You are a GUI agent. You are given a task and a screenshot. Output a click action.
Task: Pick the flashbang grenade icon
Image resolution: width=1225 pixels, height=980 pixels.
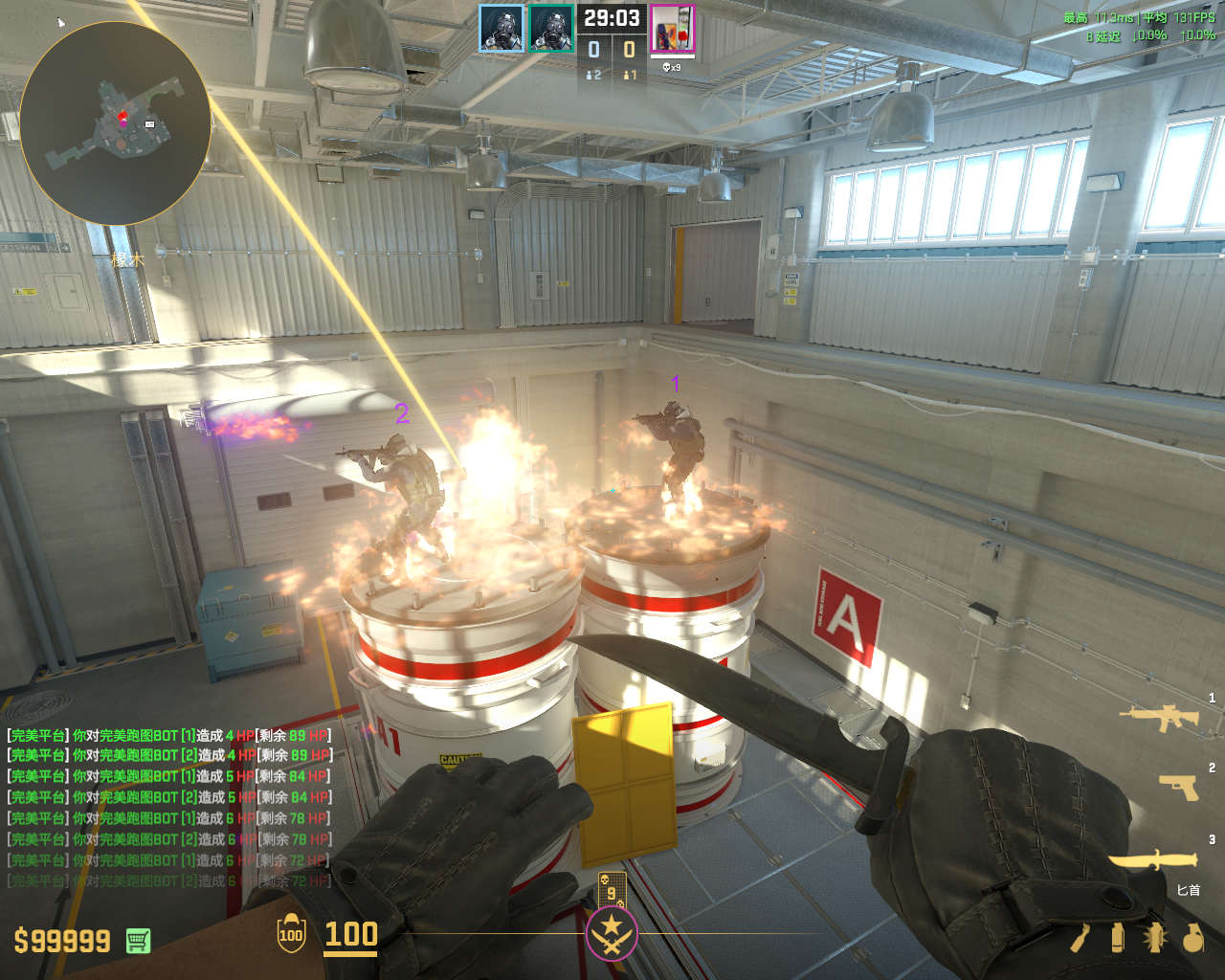[x=1154, y=938]
